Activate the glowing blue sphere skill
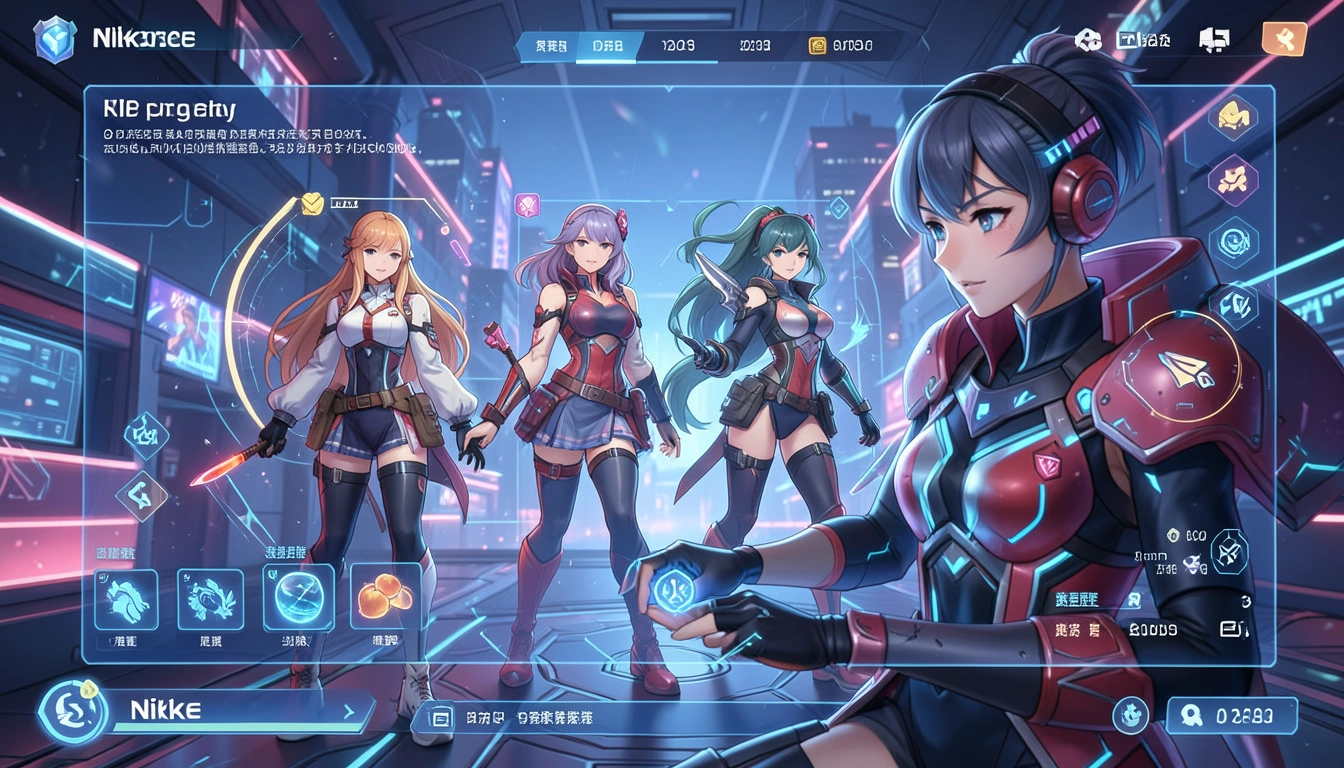 pos(297,597)
